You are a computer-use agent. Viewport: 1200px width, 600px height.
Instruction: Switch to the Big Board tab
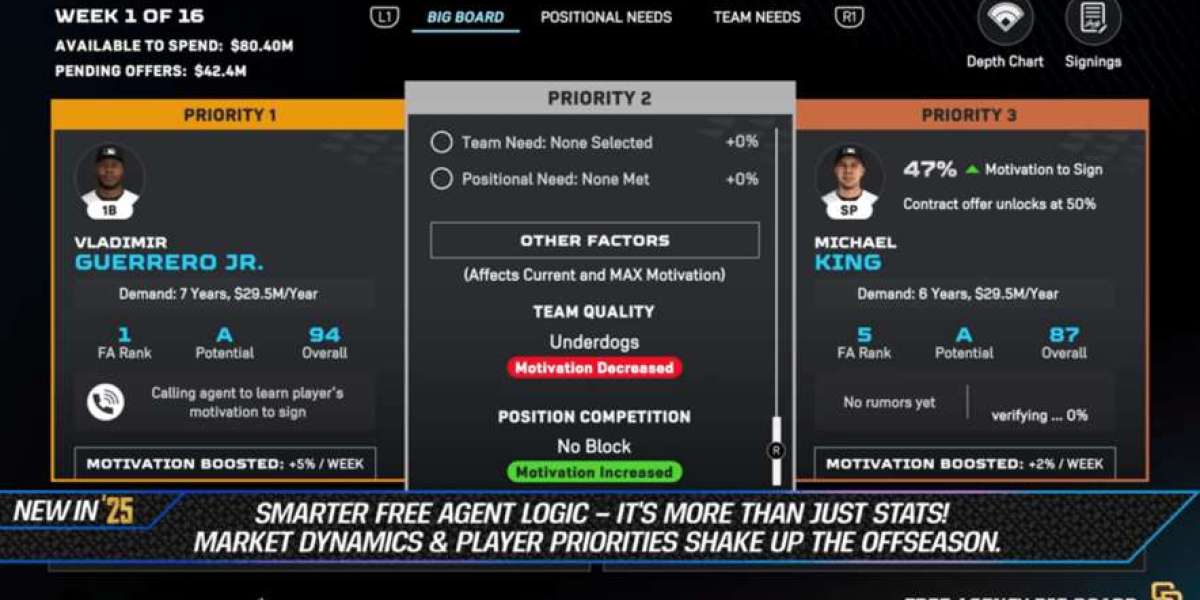[465, 17]
